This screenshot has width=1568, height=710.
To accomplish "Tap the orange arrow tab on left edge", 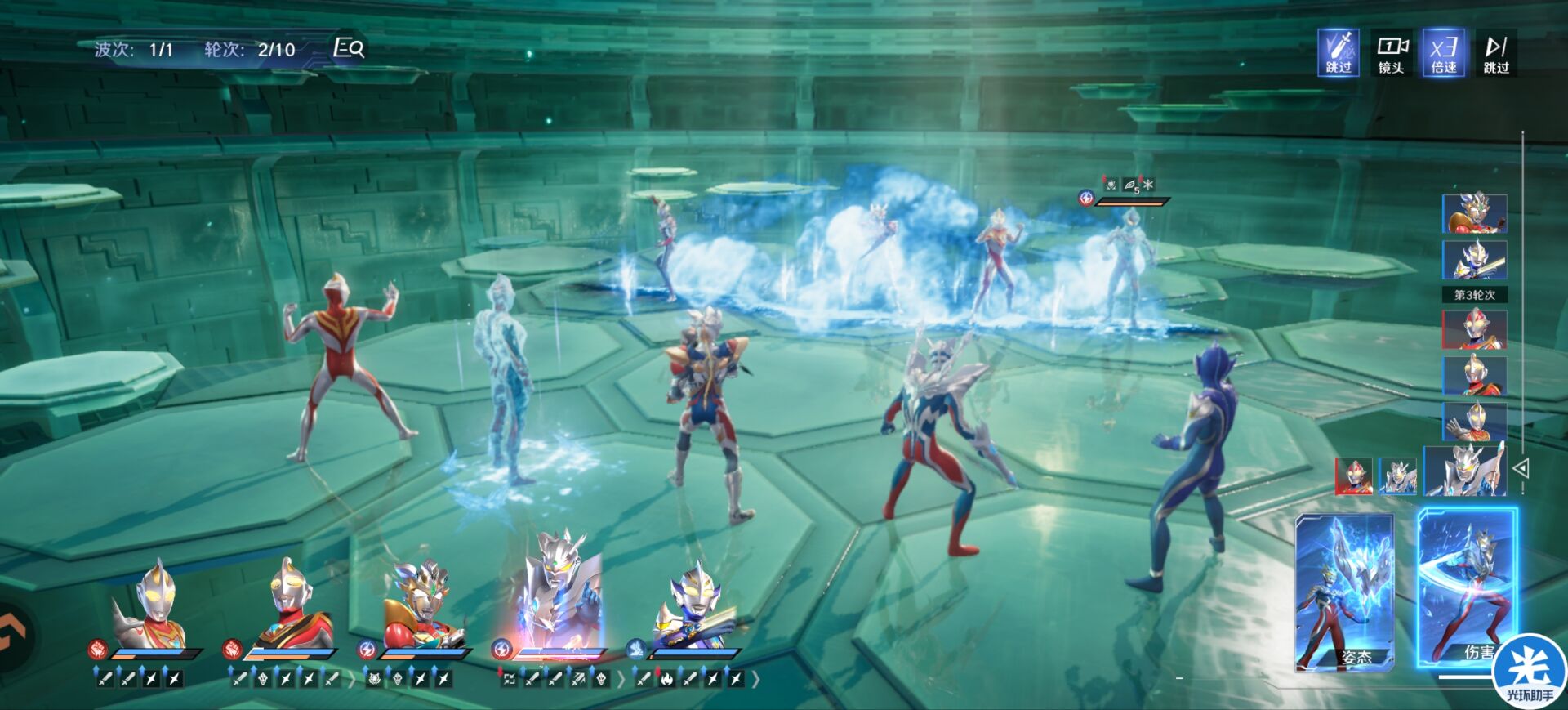I will tap(15, 636).
